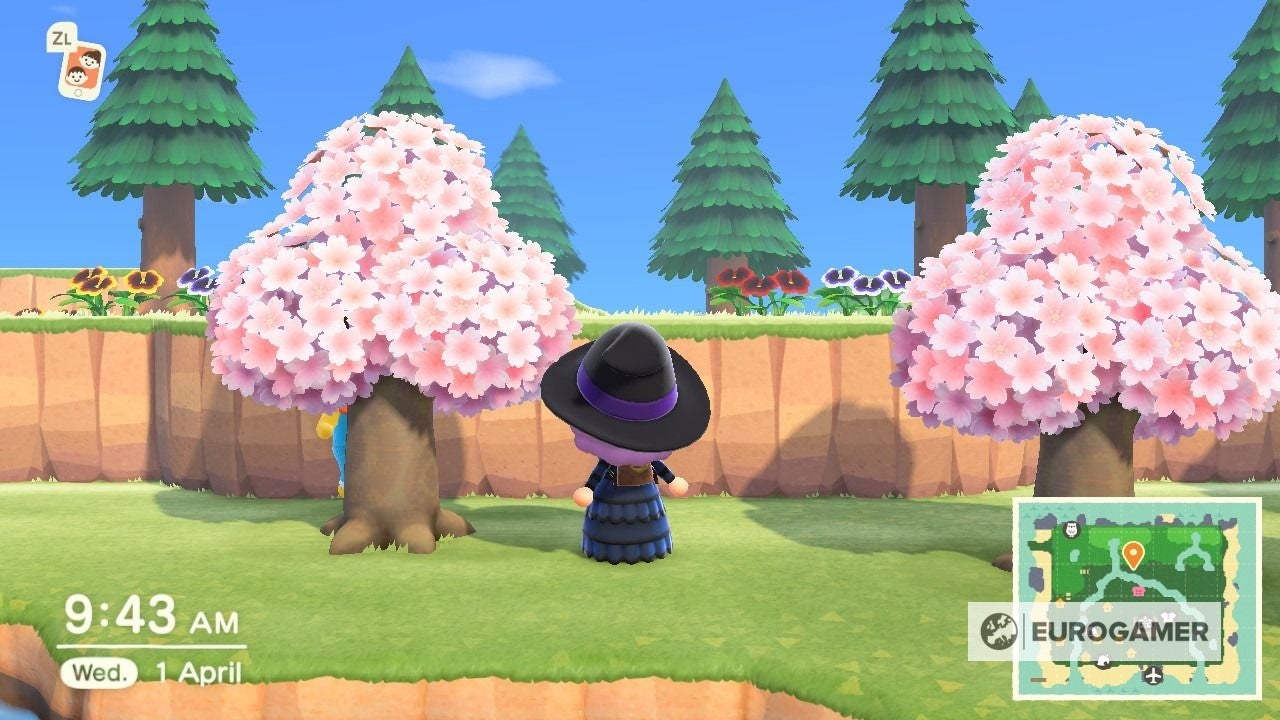1280x720 pixels.
Task: Click the airport plane icon on the minimap
Action: (x=1152, y=675)
